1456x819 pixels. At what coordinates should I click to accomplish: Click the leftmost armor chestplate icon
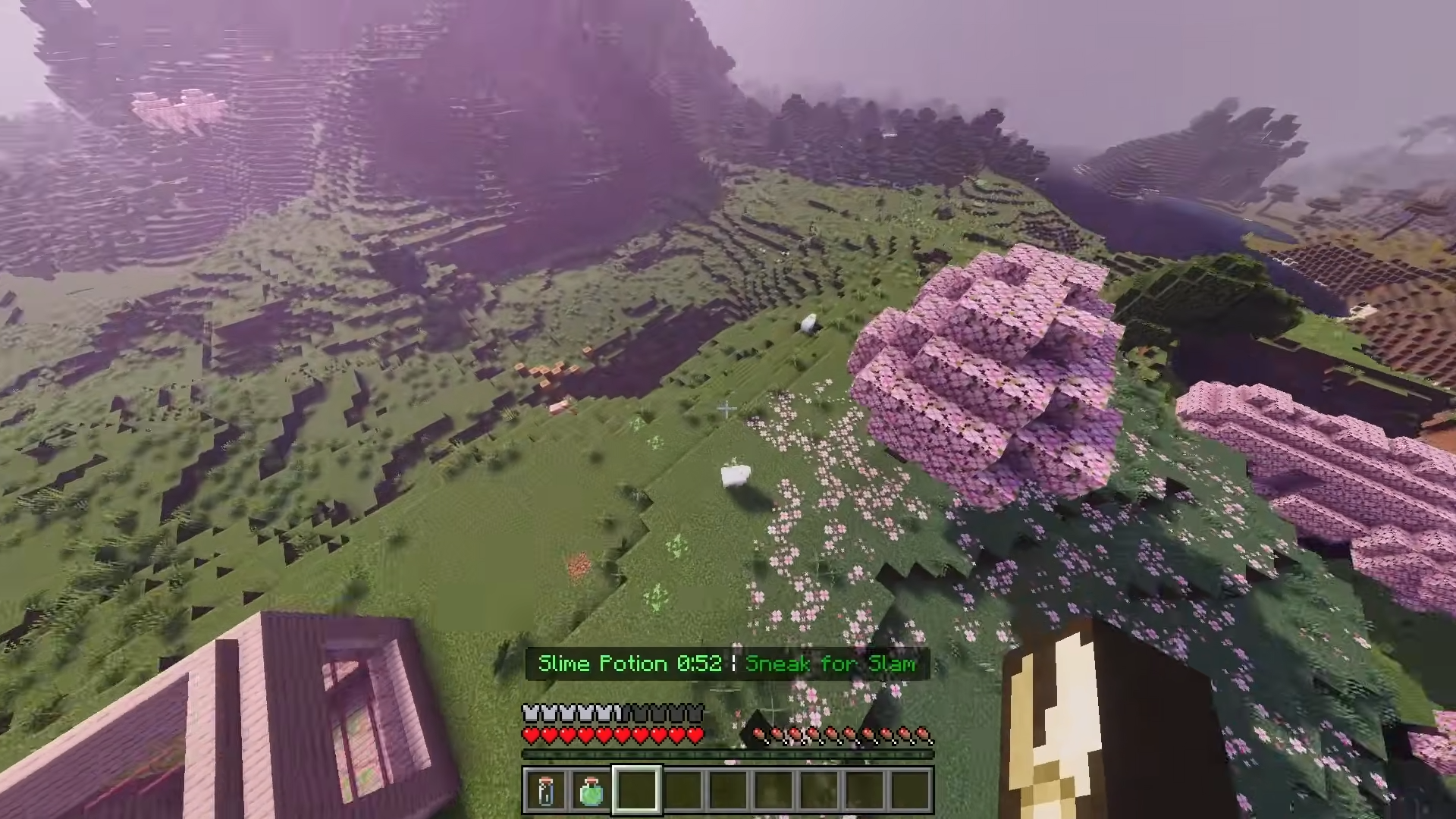click(530, 714)
